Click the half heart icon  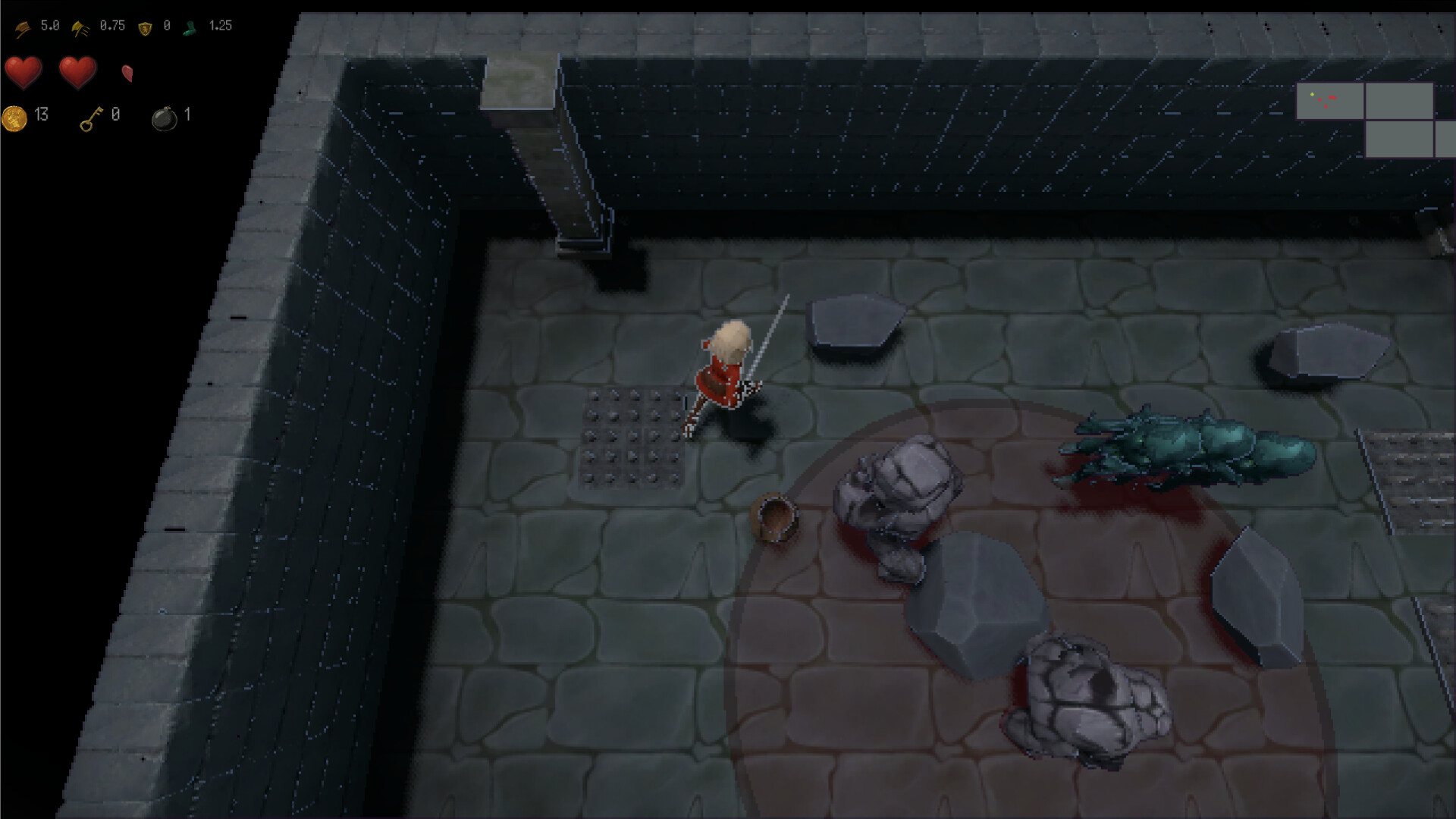[x=126, y=73]
